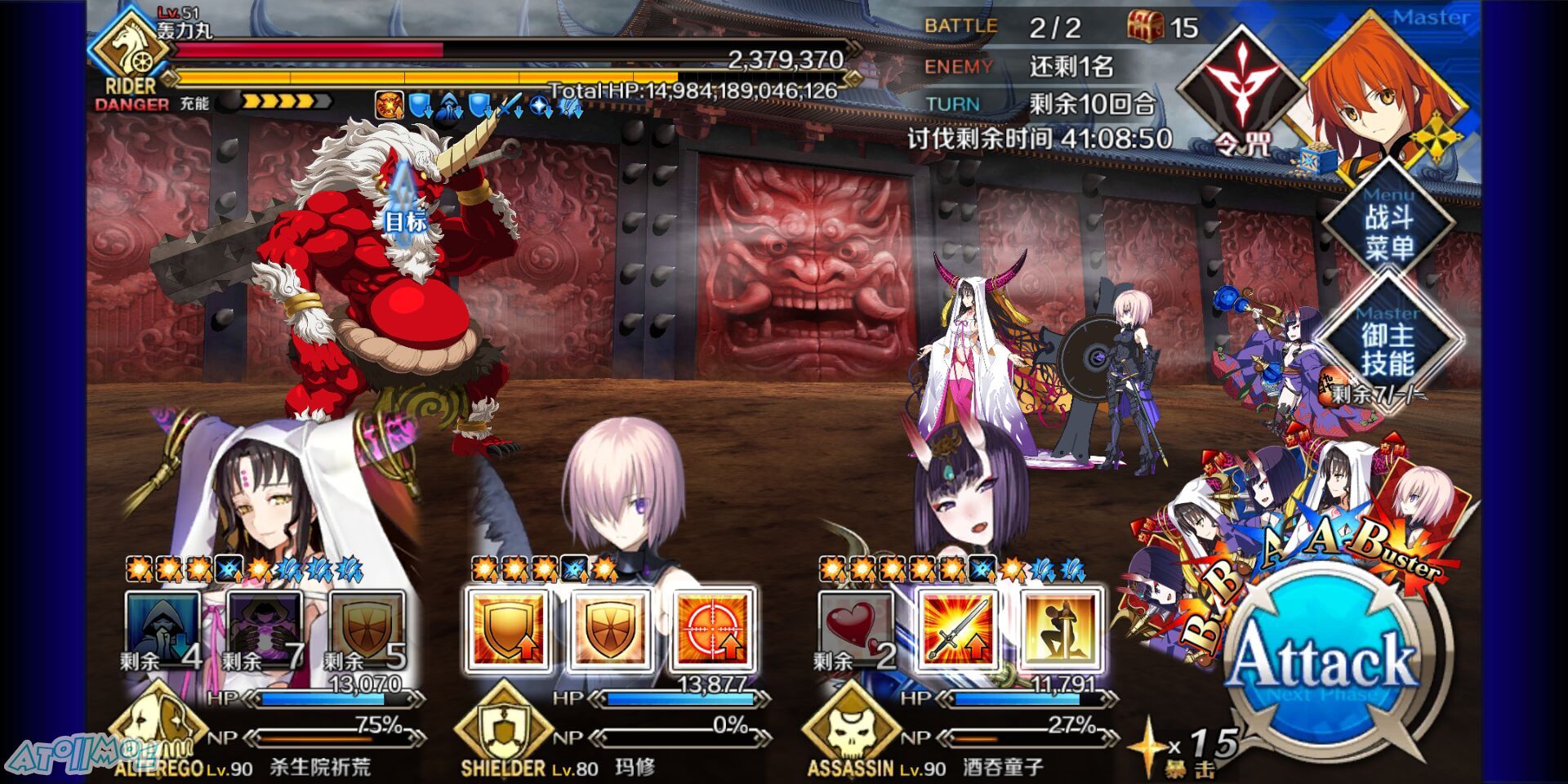1568x784 pixels.
Task: Select Kiara's purple orb skill
Action: (x=264, y=629)
